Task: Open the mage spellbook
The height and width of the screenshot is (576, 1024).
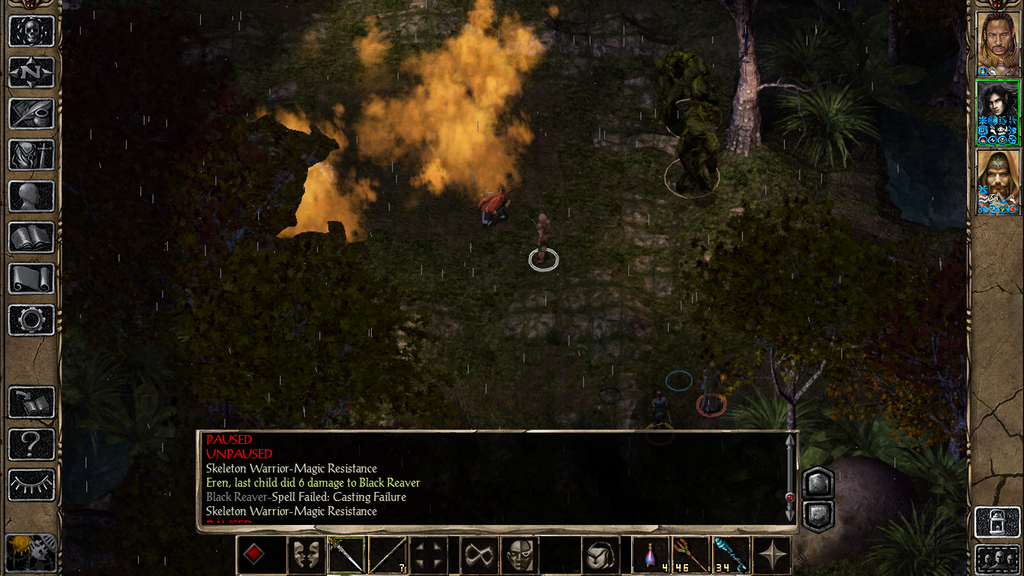Action: coord(31,237)
